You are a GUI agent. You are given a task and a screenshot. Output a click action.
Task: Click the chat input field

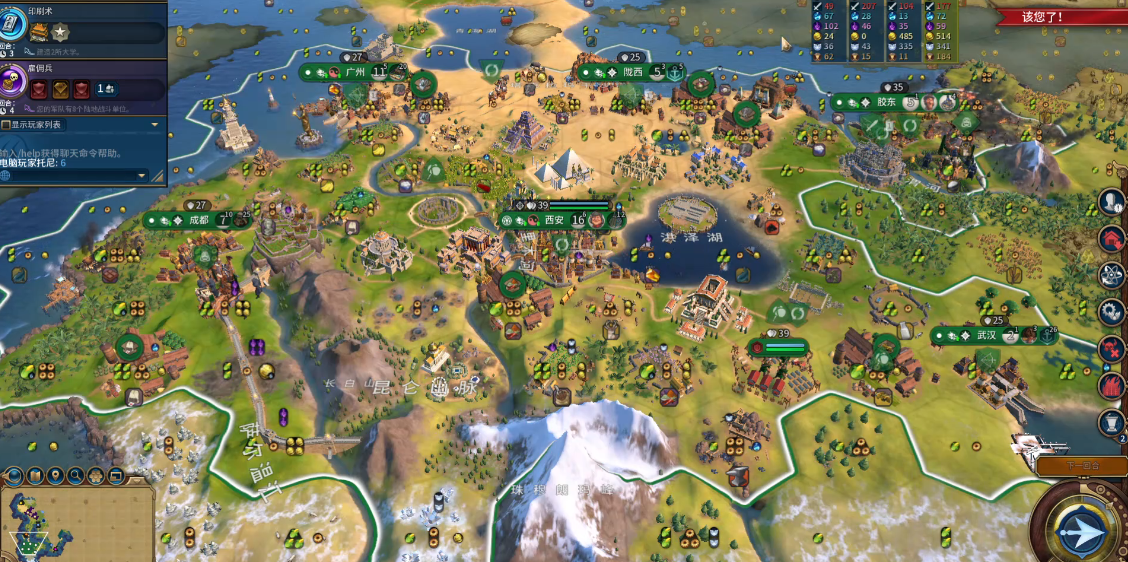coord(70,176)
